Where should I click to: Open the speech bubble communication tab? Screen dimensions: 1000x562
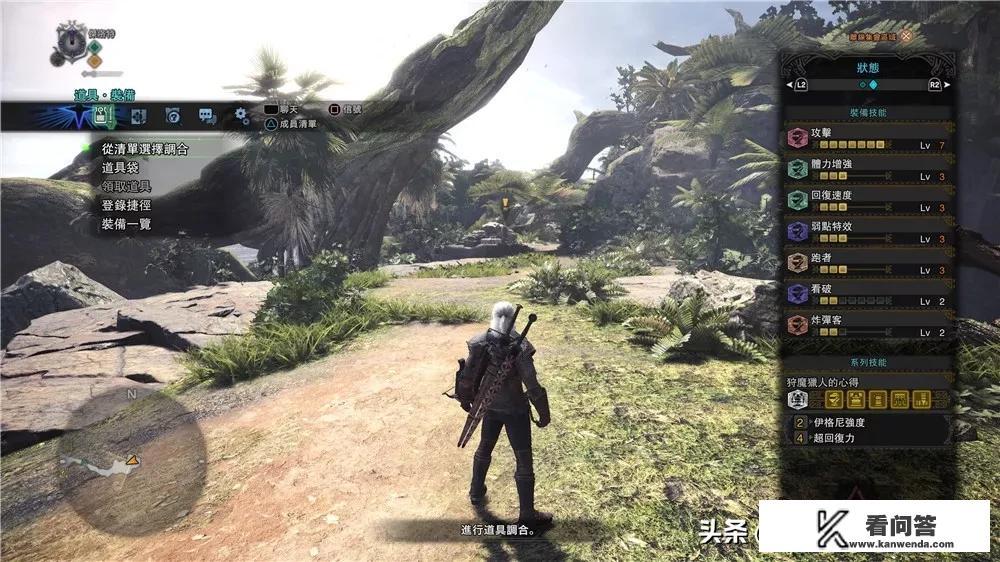[207, 117]
